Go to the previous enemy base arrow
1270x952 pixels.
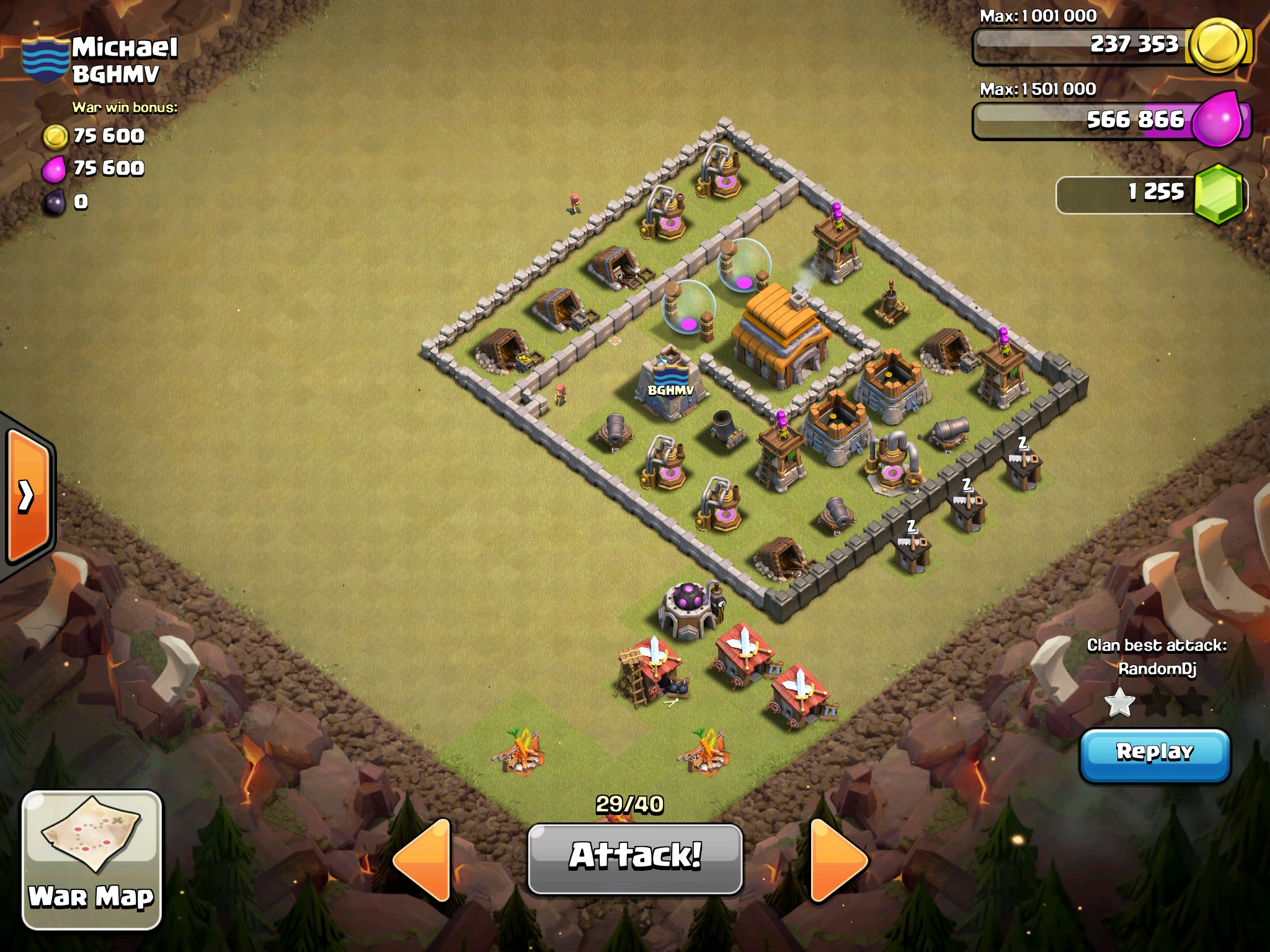click(423, 859)
